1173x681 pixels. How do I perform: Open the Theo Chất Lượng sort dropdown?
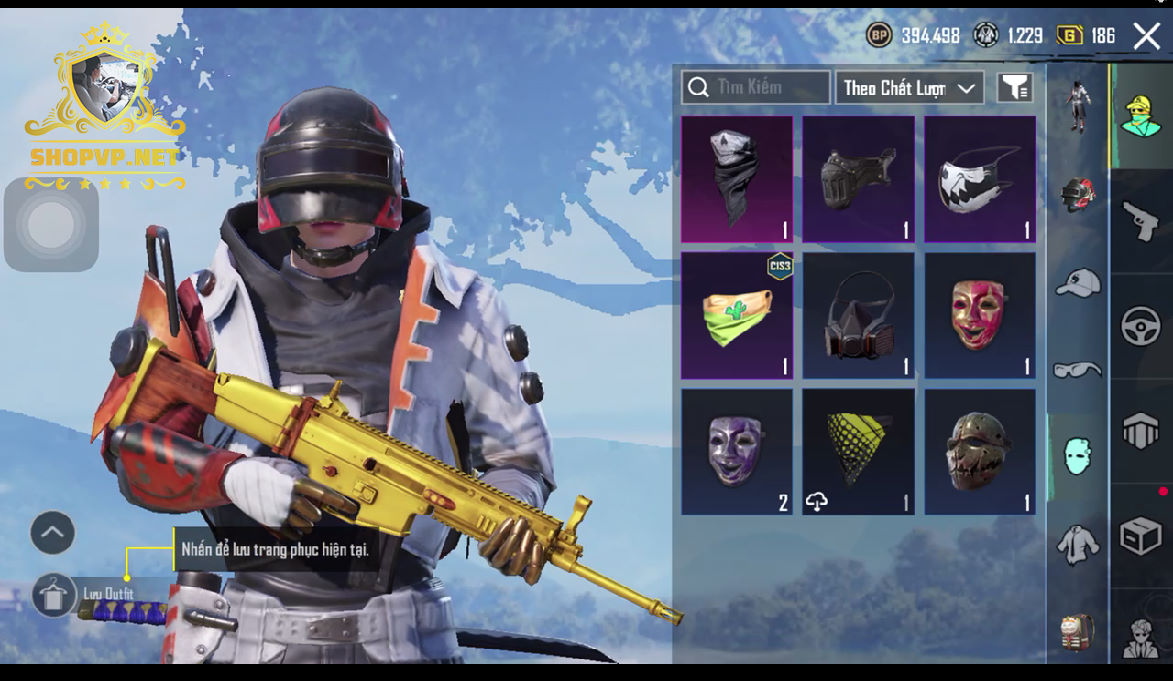(909, 88)
